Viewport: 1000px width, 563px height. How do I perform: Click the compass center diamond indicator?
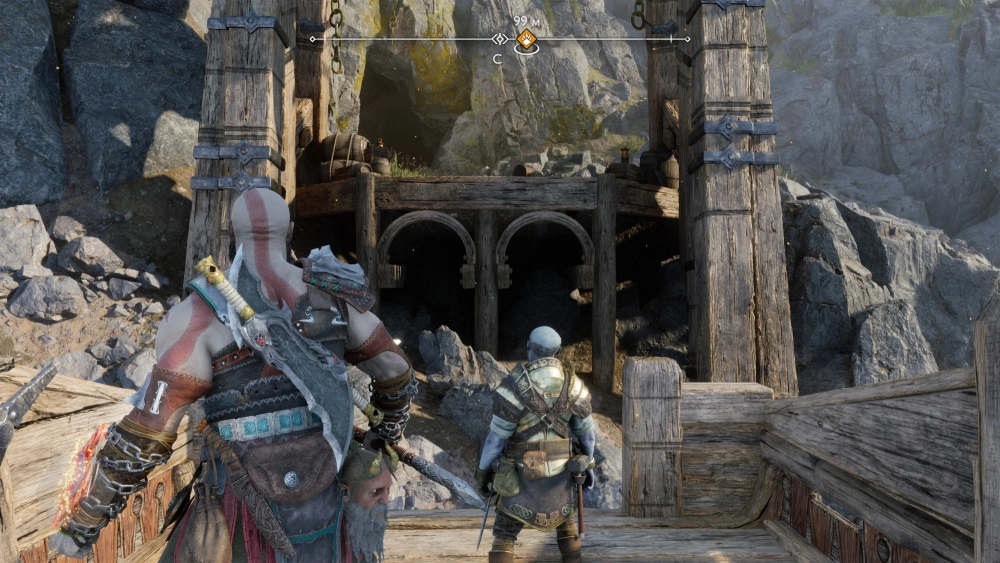[499, 39]
